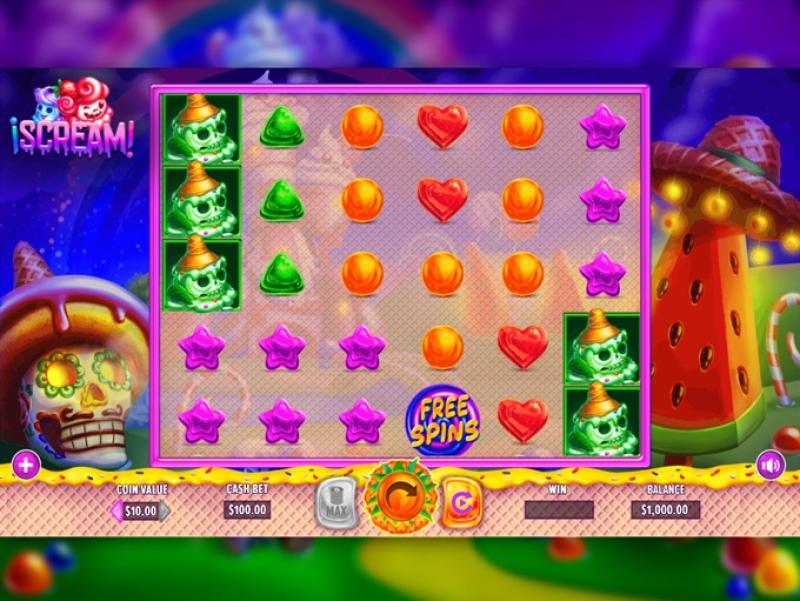This screenshot has height=601, width=800.
Task: Open the purple plus menu
Action: [x=26, y=465]
